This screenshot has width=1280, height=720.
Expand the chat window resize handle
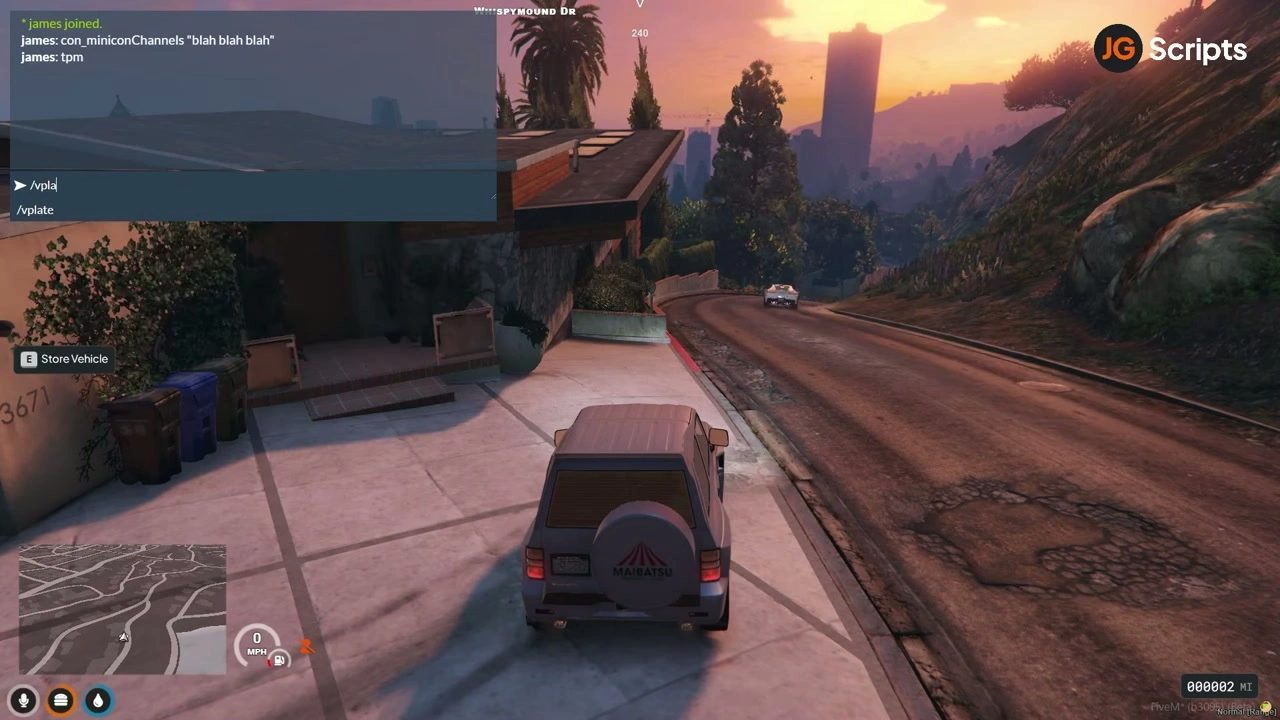coord(492,196)
